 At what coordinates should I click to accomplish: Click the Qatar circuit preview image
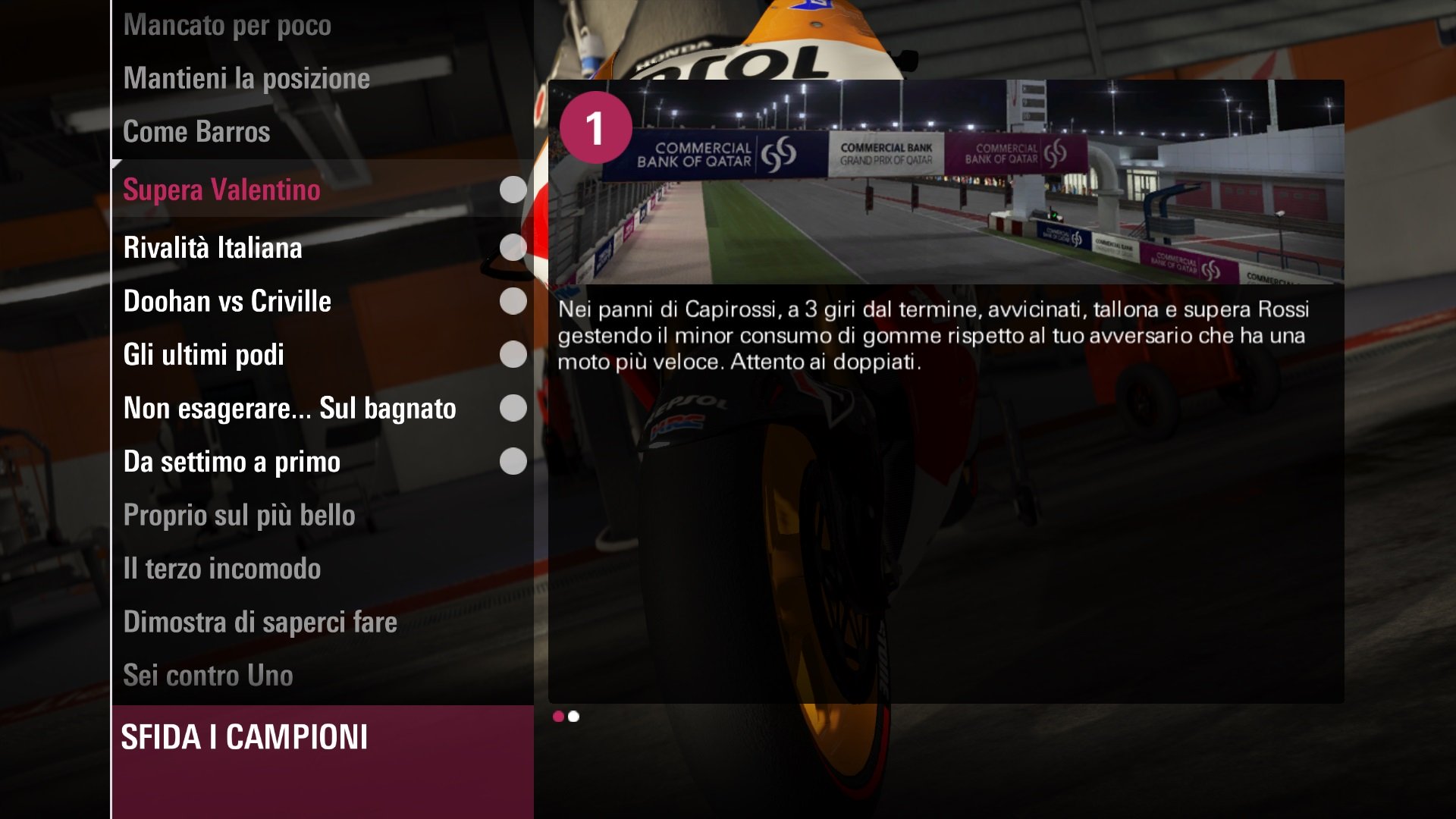point(946,182)
